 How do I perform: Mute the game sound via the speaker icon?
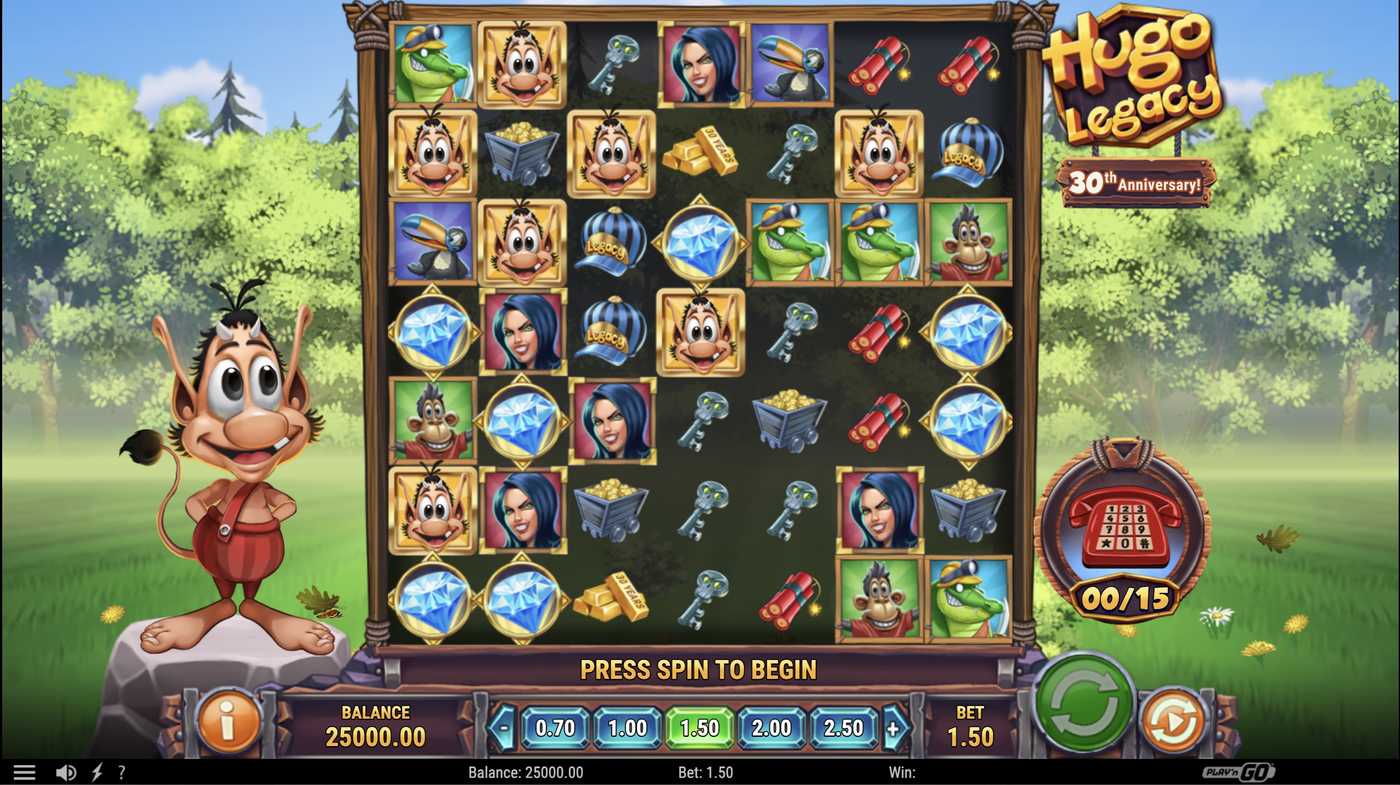[66, 771]
